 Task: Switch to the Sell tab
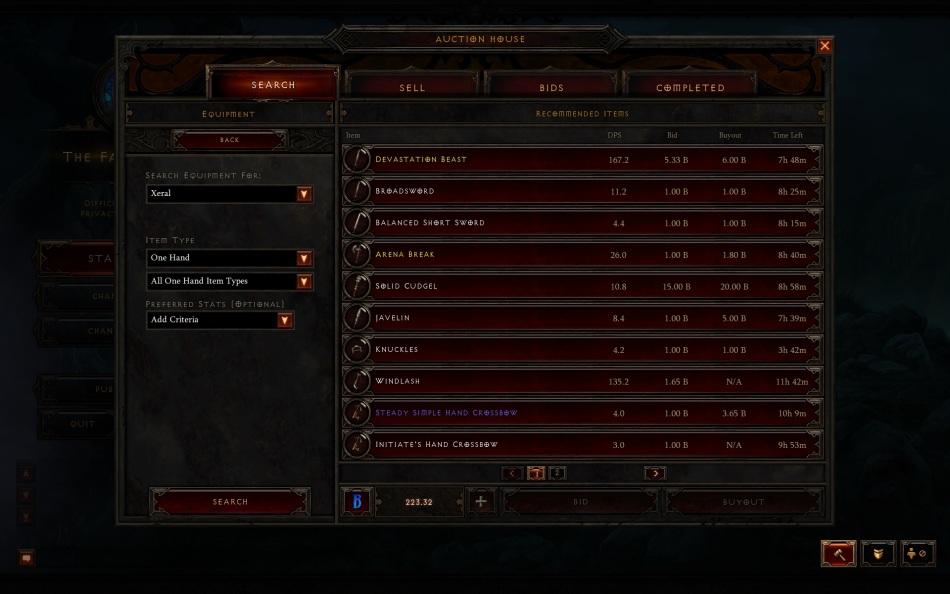click(x=412, y=87)
